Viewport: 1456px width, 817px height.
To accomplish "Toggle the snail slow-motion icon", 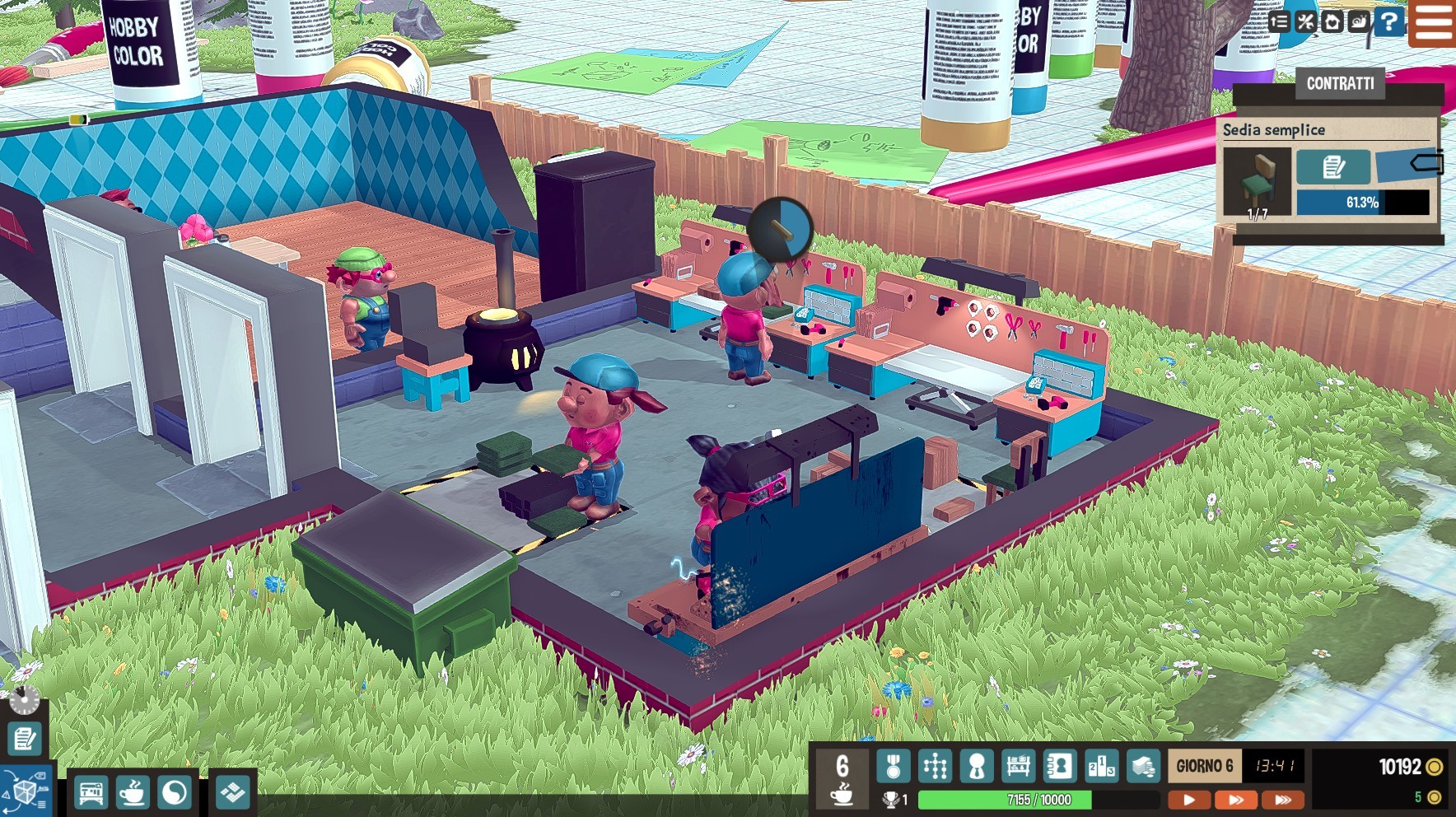I will tap(1360, 22).
